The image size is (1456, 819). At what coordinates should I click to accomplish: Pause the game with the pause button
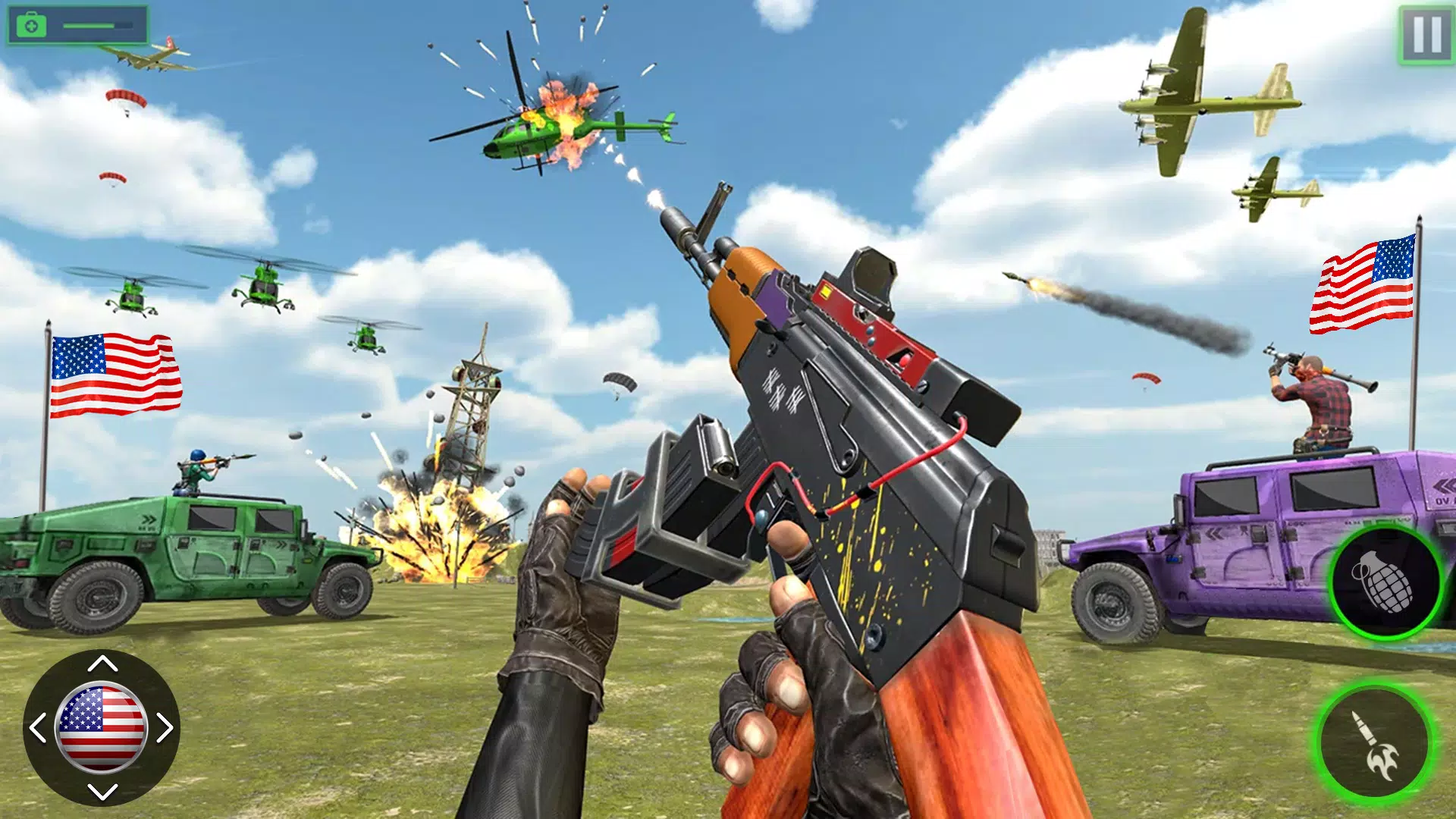point(1426,34)
